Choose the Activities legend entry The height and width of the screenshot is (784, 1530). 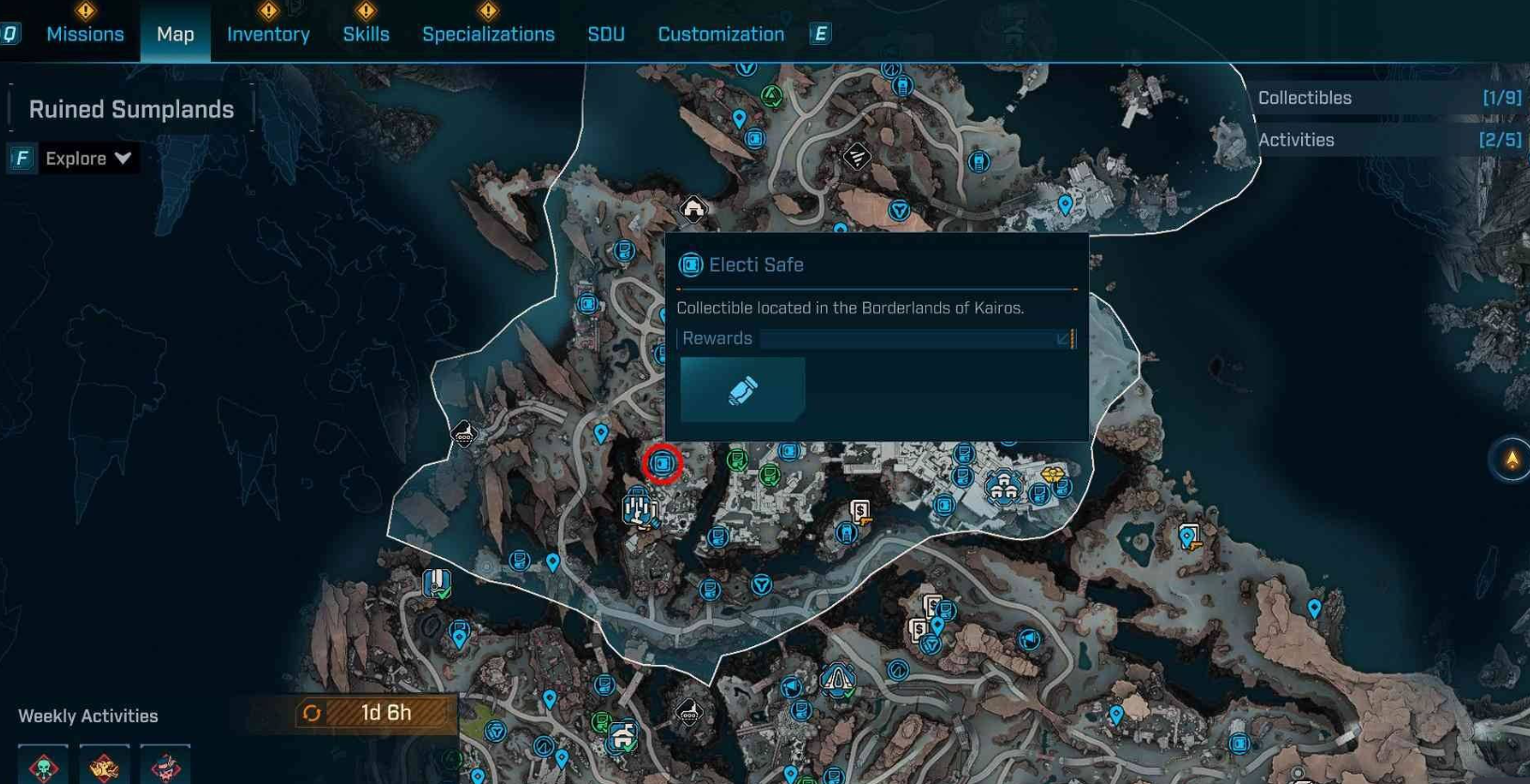[1388, 141]
